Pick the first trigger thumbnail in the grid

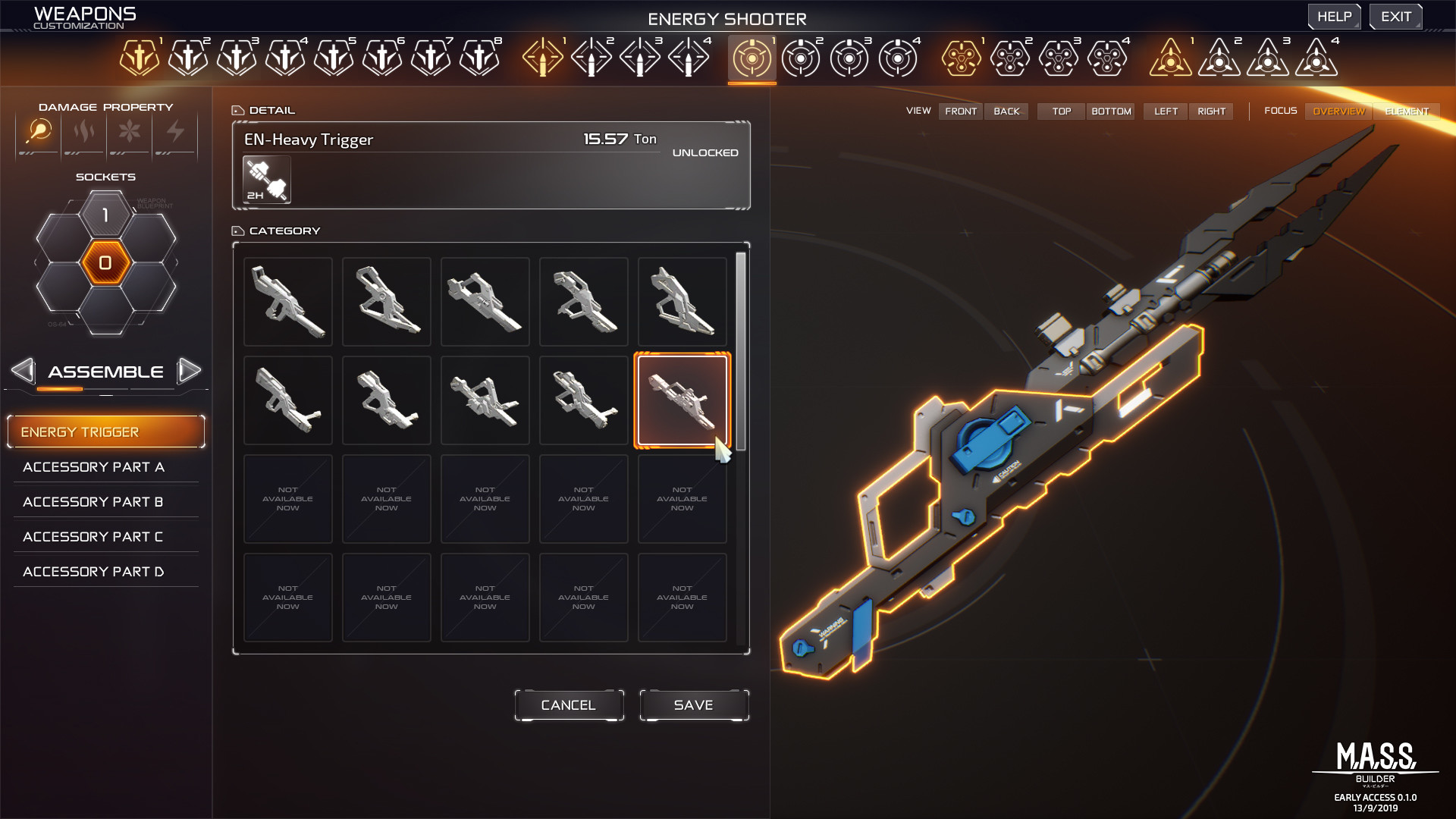click(287, 301)
